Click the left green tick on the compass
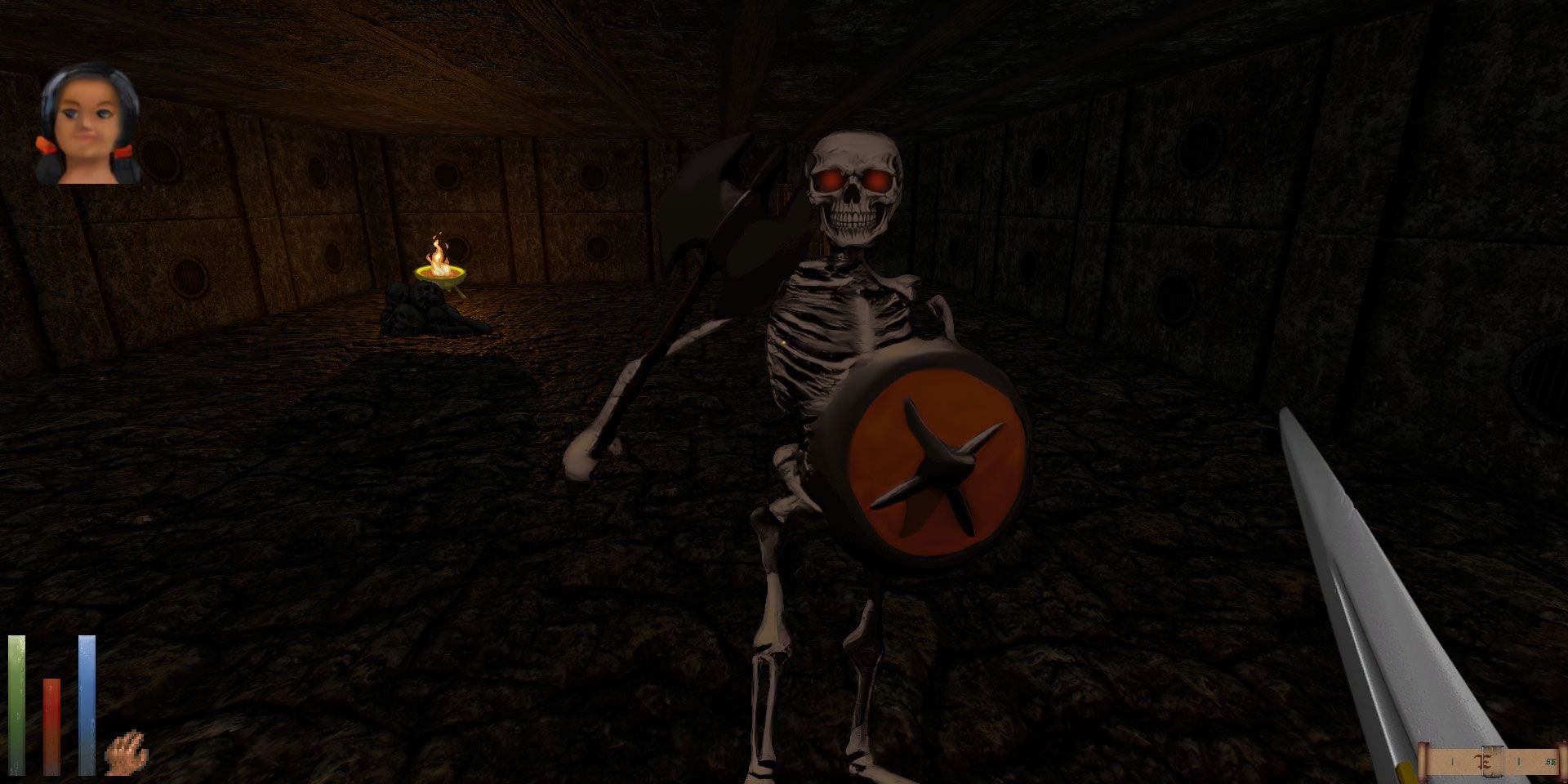 (1453, 762)
